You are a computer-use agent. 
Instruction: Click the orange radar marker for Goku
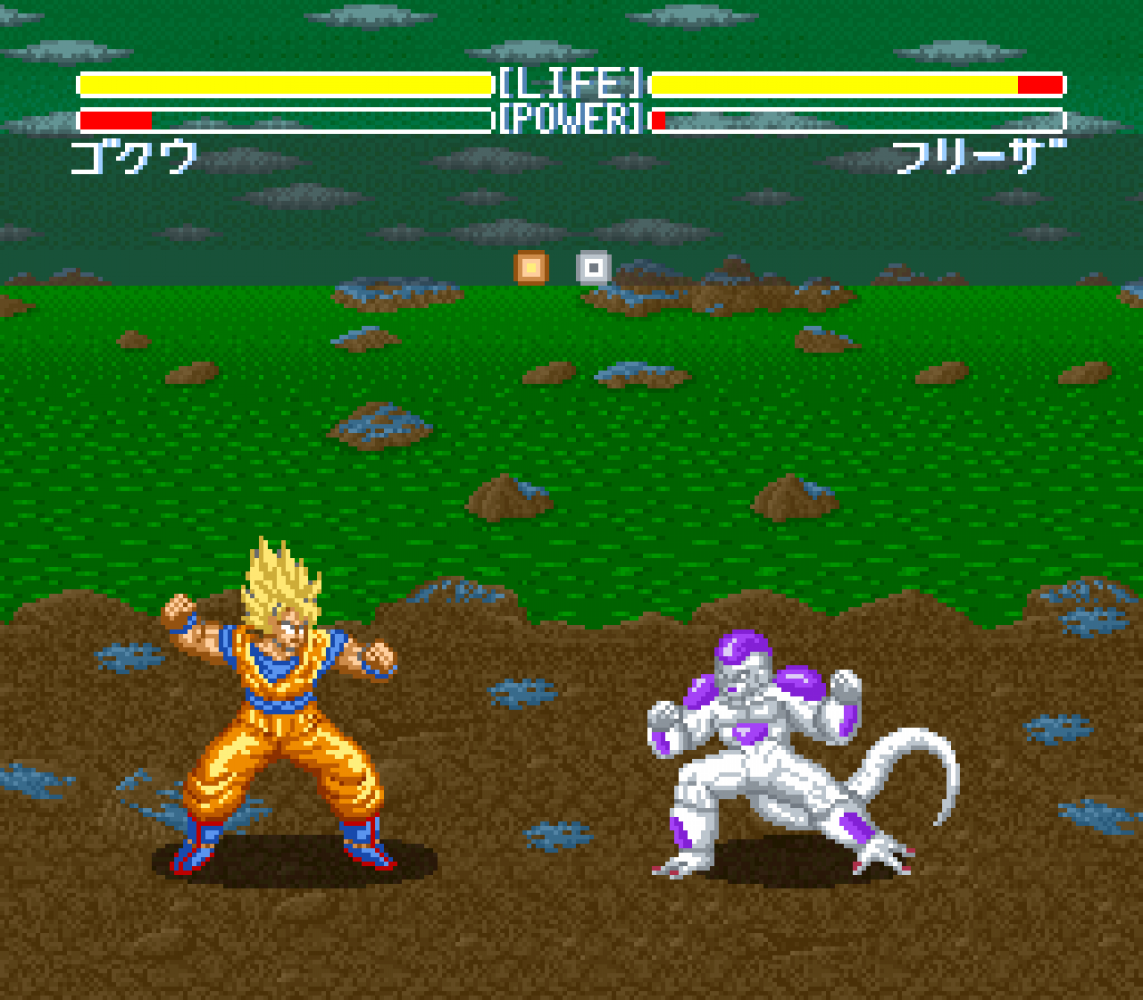coord(531,267)
